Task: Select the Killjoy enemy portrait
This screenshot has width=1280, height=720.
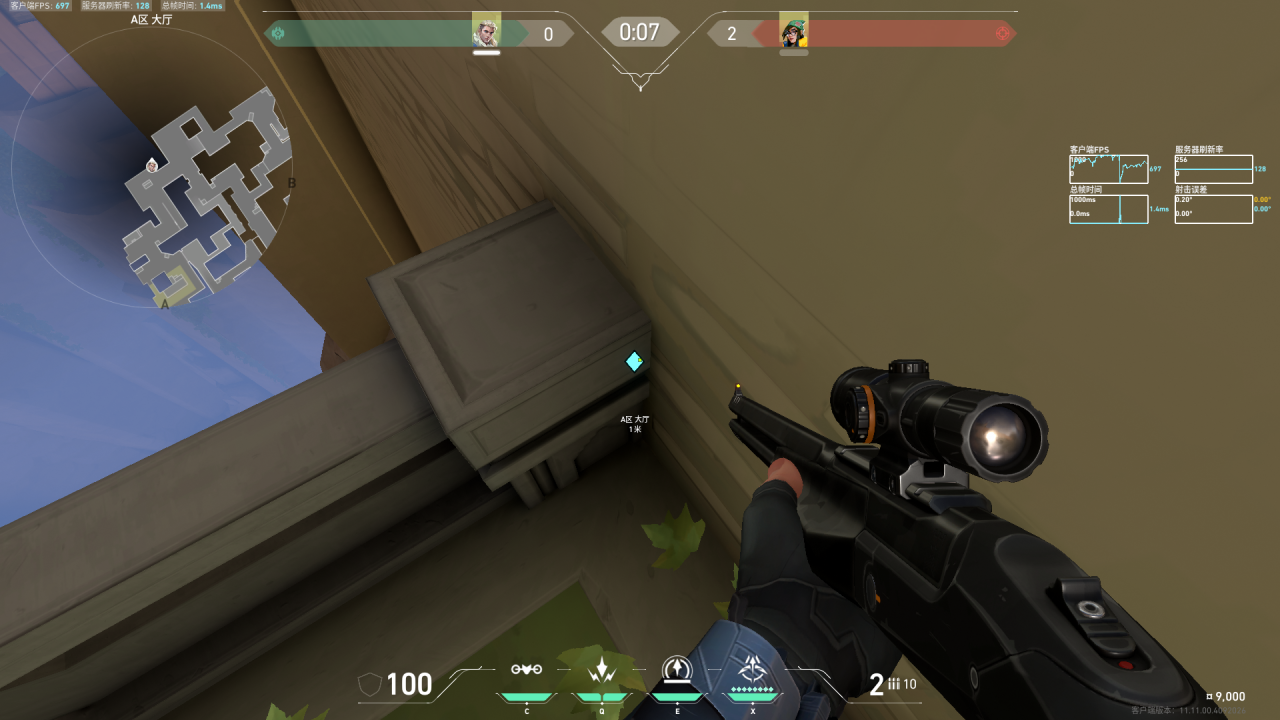Action: pyautogui.click(x=793, y=33)
